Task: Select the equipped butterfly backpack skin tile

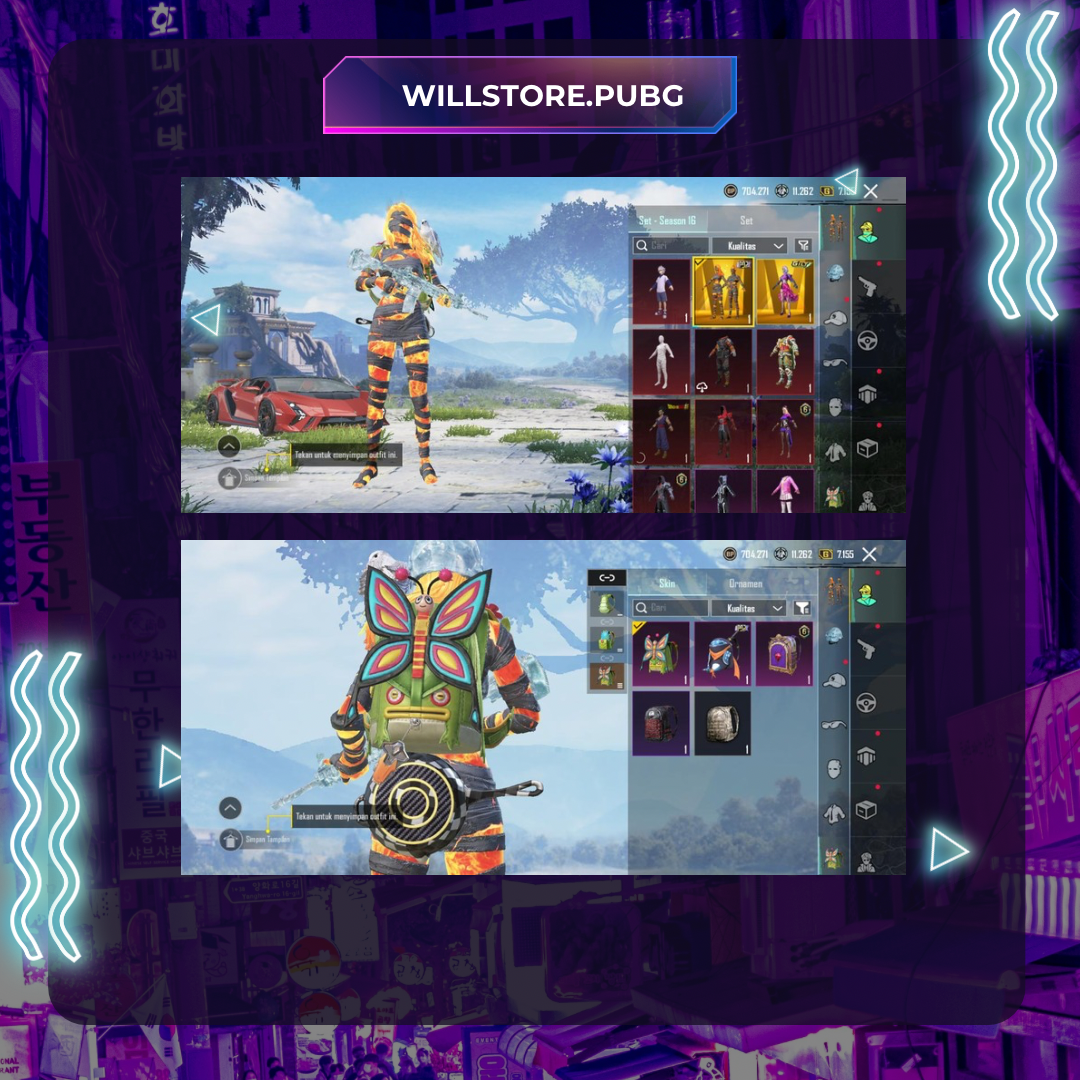Action: click(x=661, y=654)
